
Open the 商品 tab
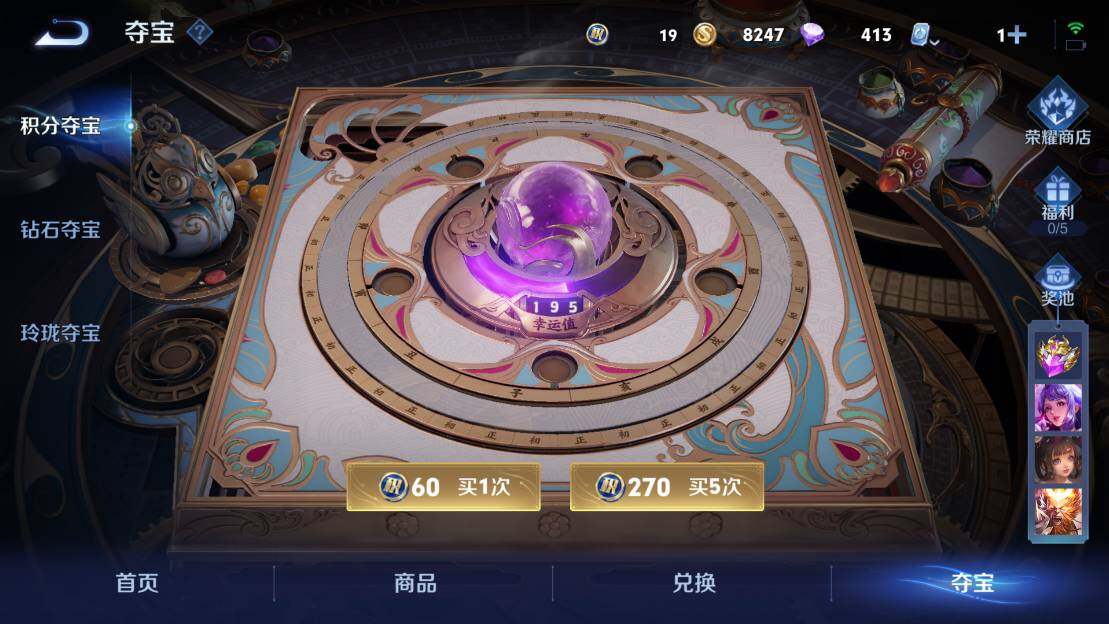coord(415,583)
